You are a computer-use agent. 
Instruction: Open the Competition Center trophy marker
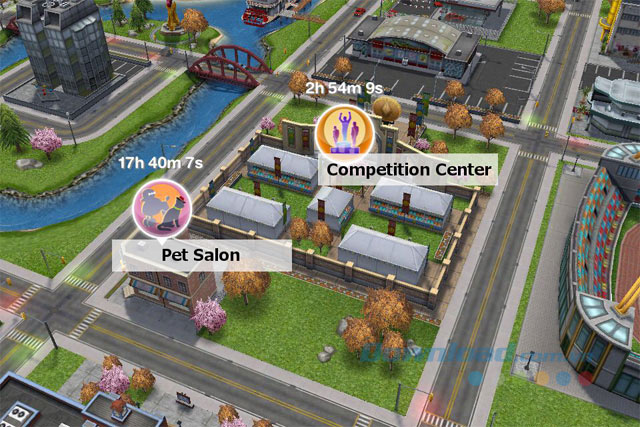coord(341,133)
